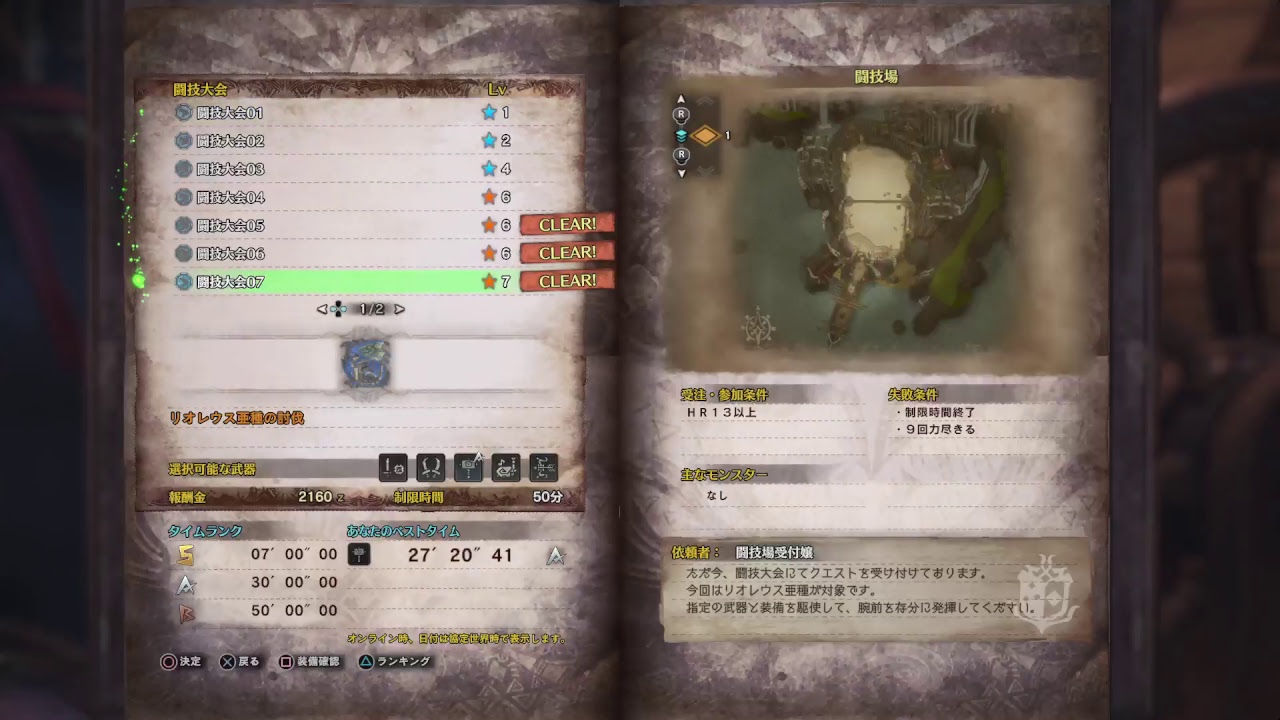Toggle the map layer stack icon
The height and width of the screenshot is (720, 1280).
[x=682, y=135]
